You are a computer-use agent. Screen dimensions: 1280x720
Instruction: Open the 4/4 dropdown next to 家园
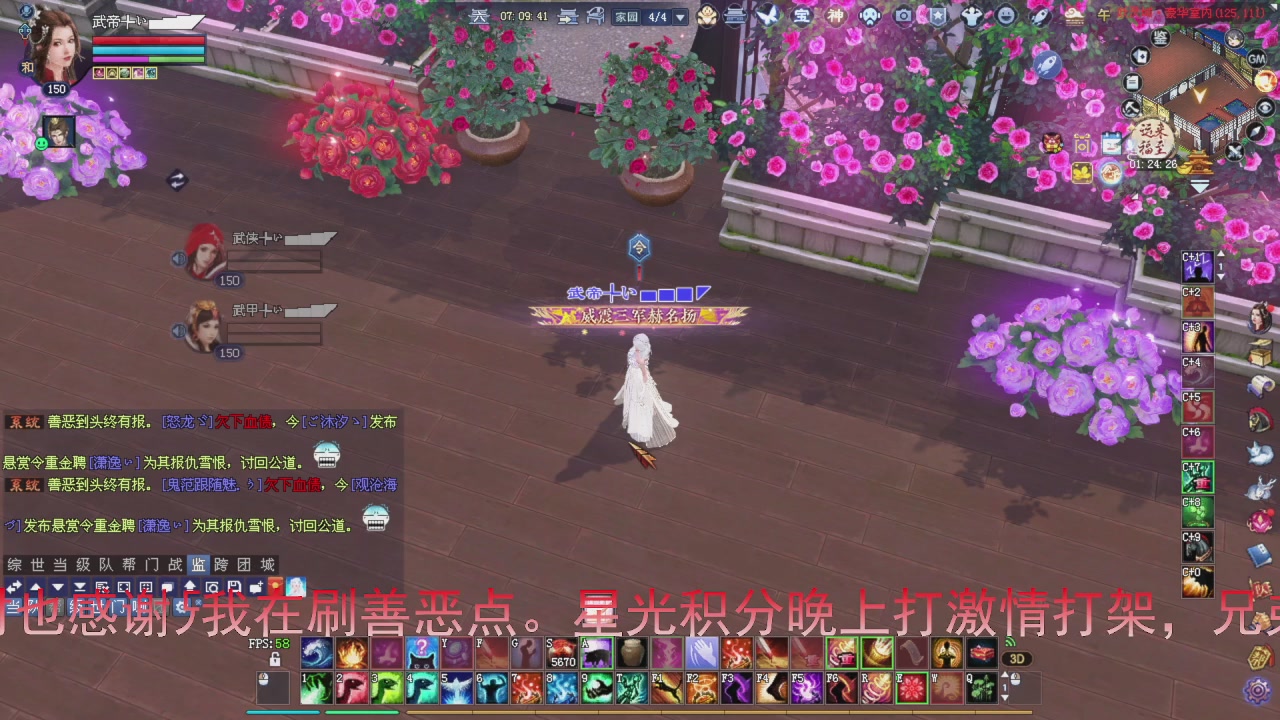[x=678, y=17]
